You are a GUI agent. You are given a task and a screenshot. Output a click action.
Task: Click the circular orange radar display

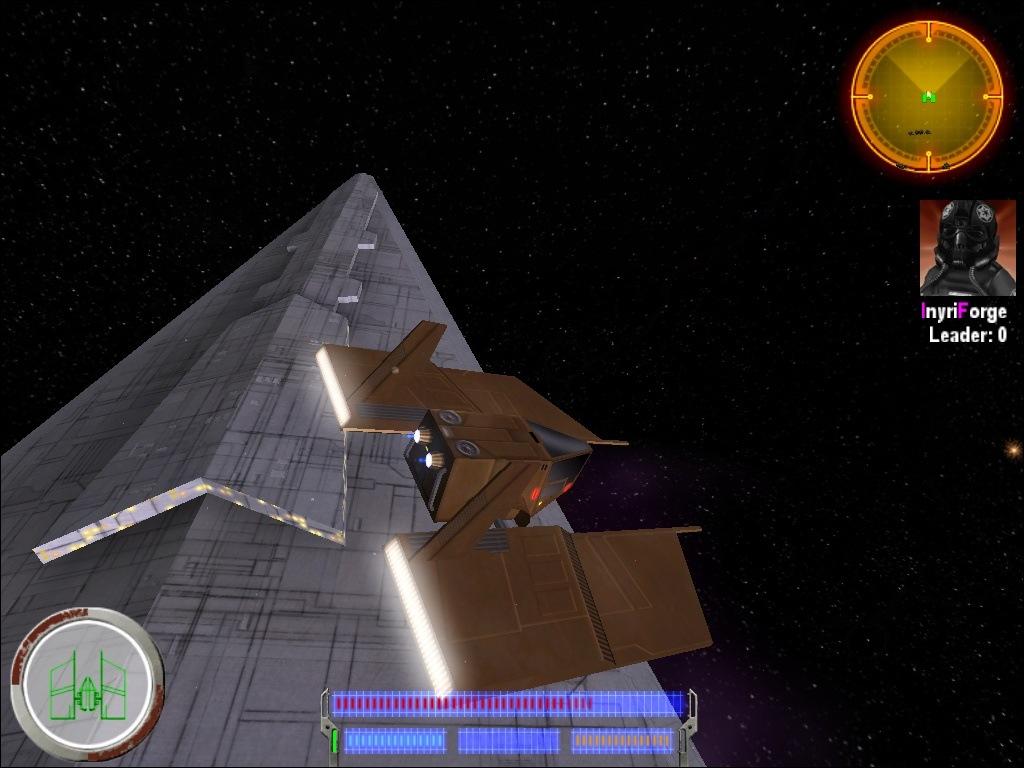click(x=927, y=97)
